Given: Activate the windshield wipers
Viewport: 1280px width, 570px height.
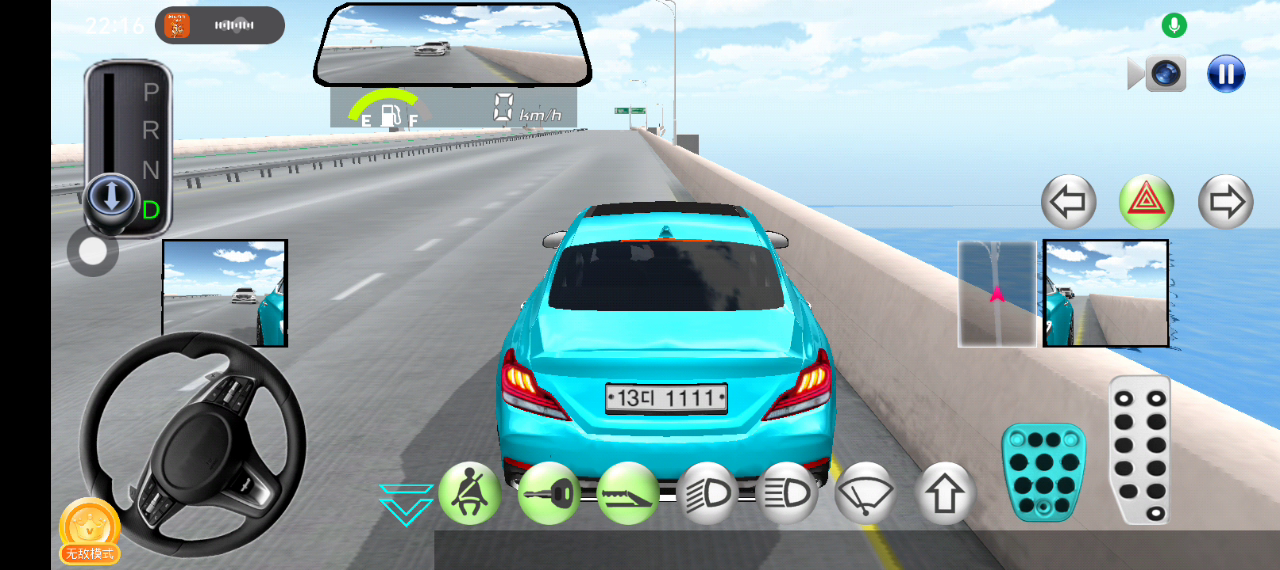Looking at the screenshot, I should coord(865,492).
